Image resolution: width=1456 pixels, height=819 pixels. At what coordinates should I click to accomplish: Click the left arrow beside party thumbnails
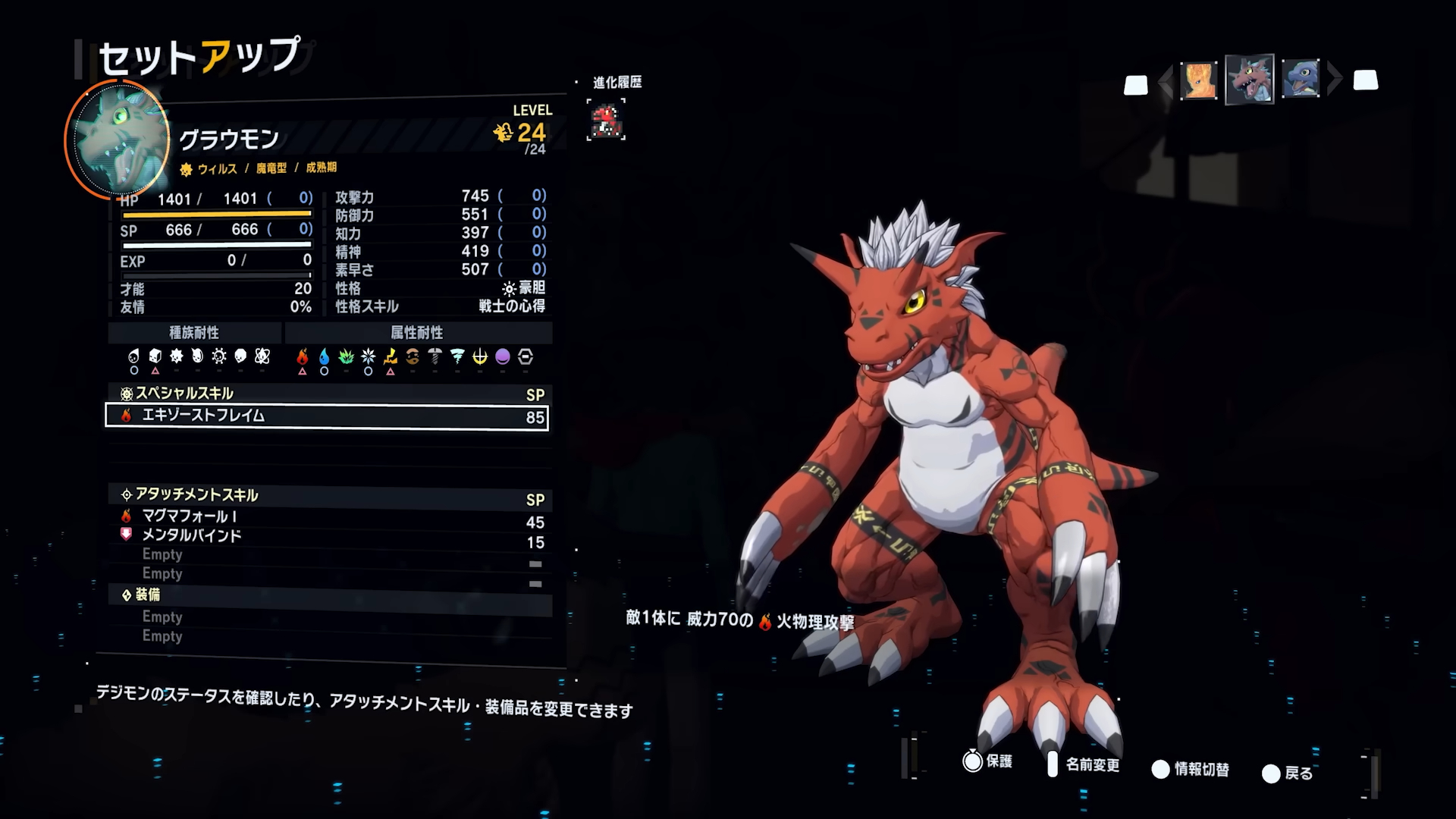(x=1166, y=81)
